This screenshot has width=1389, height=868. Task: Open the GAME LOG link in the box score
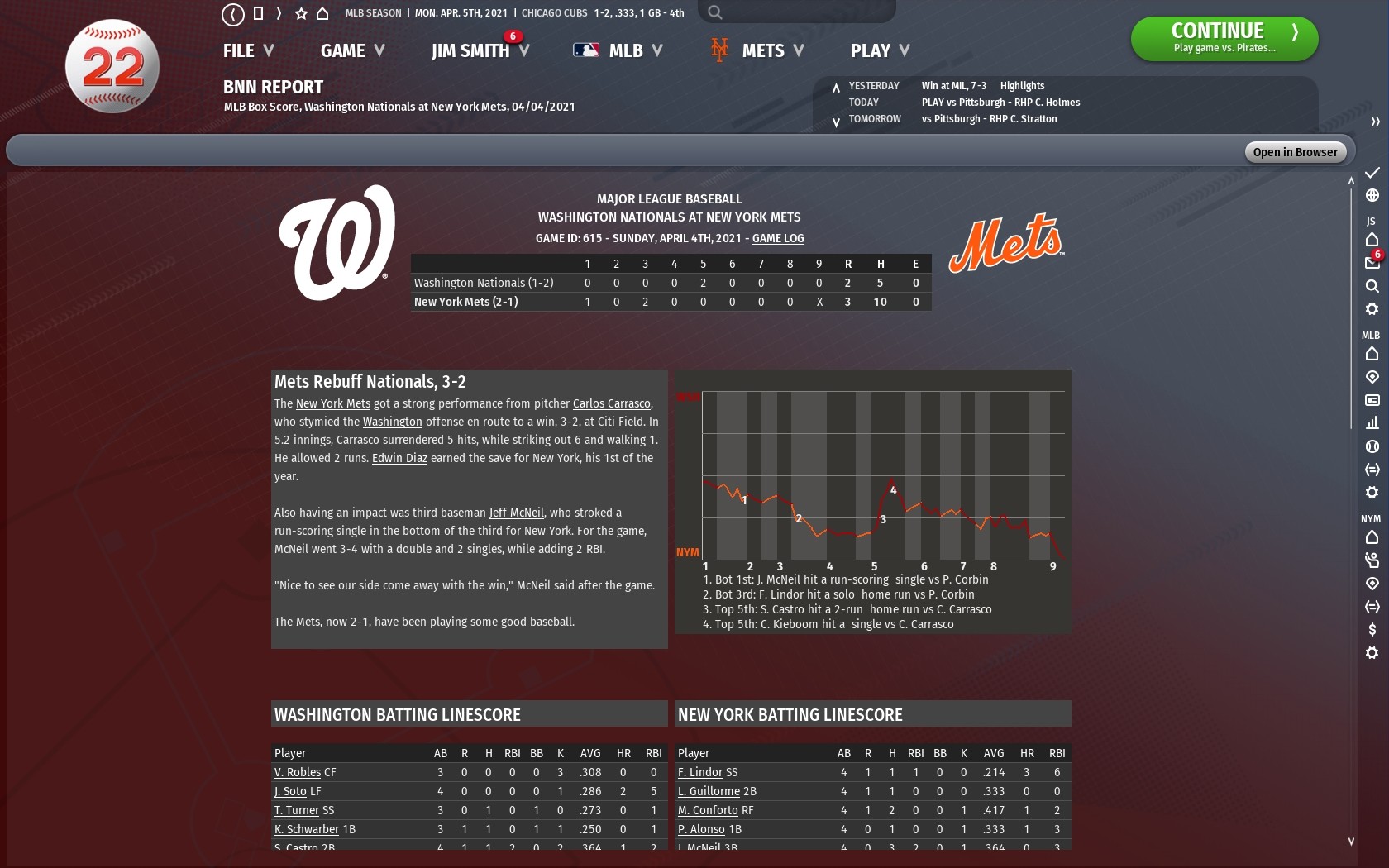[777, 239]
